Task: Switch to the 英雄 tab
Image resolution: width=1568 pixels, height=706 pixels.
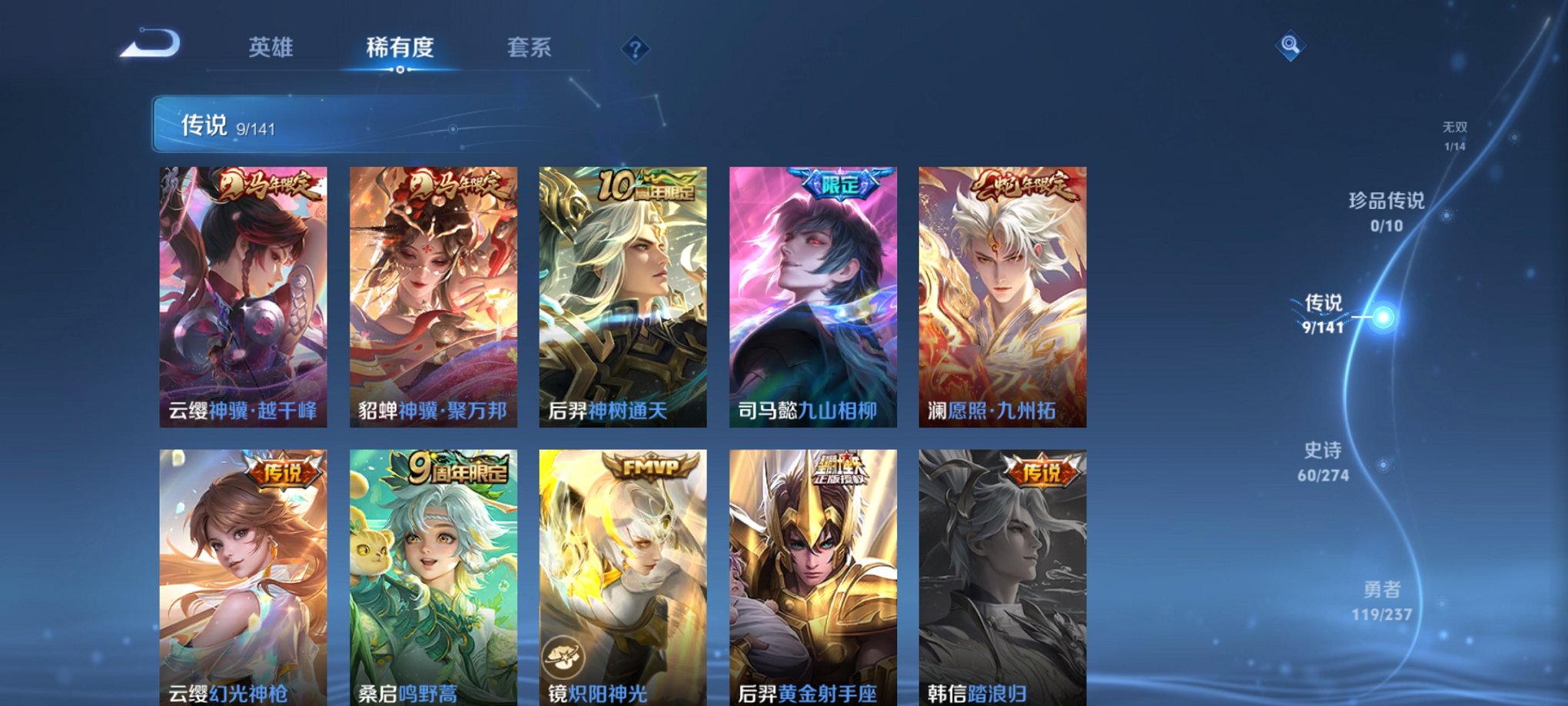Action: coord(271,48)
